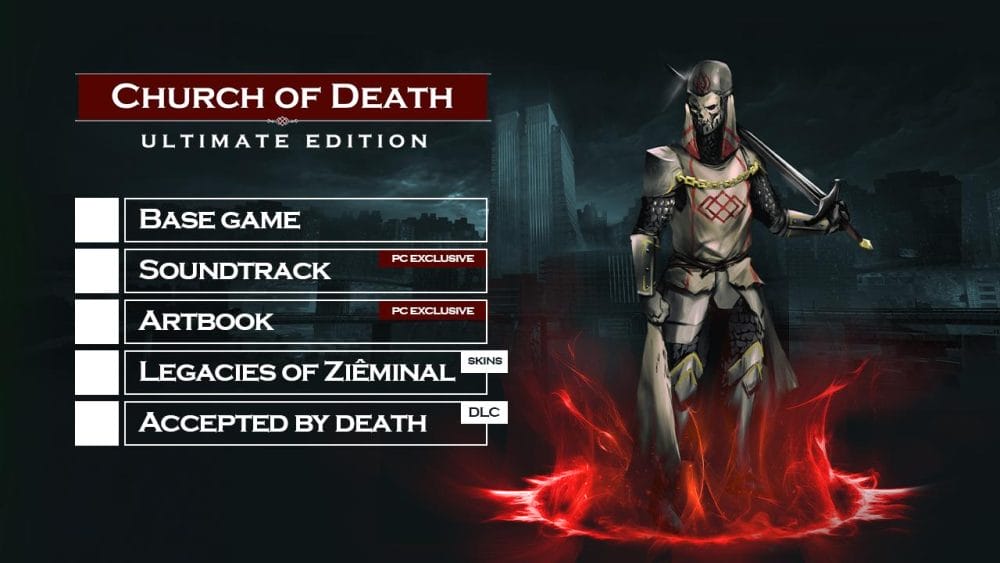The height and width of the screenshot is (563, 1000).
Task: Choose the Soundtrack row
Action: pos(305,271)
